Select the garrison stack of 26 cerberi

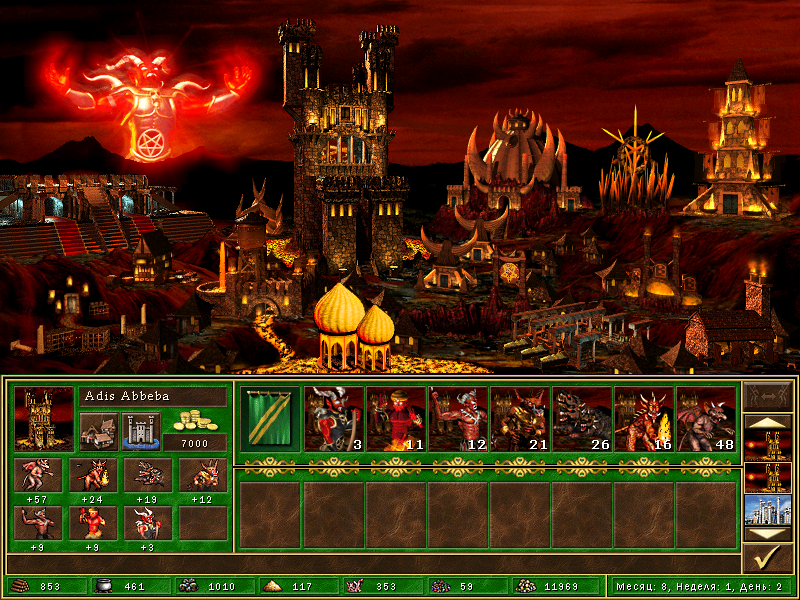pos(582,419)
